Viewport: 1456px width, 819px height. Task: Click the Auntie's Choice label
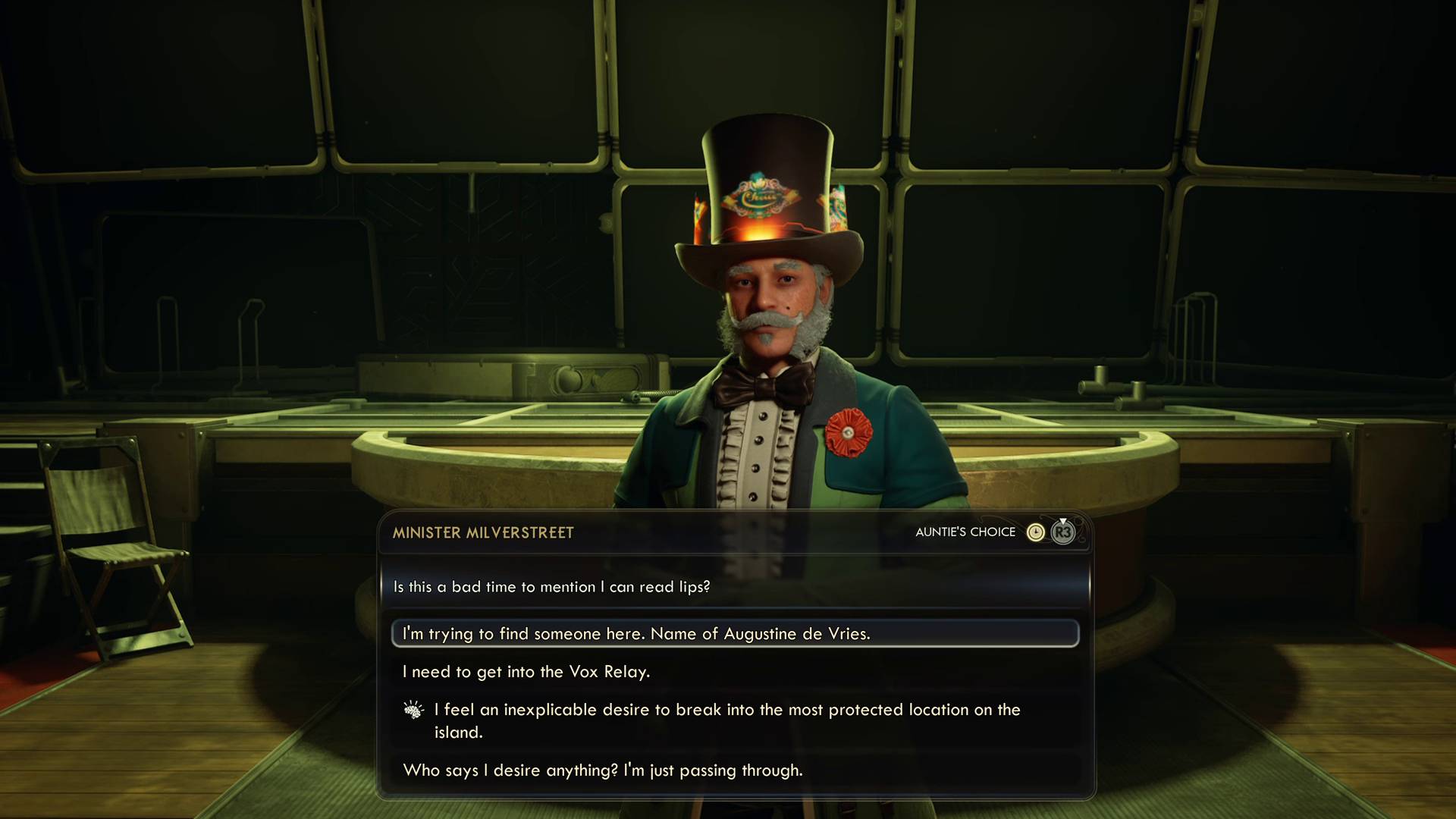(x=966, y=532)
